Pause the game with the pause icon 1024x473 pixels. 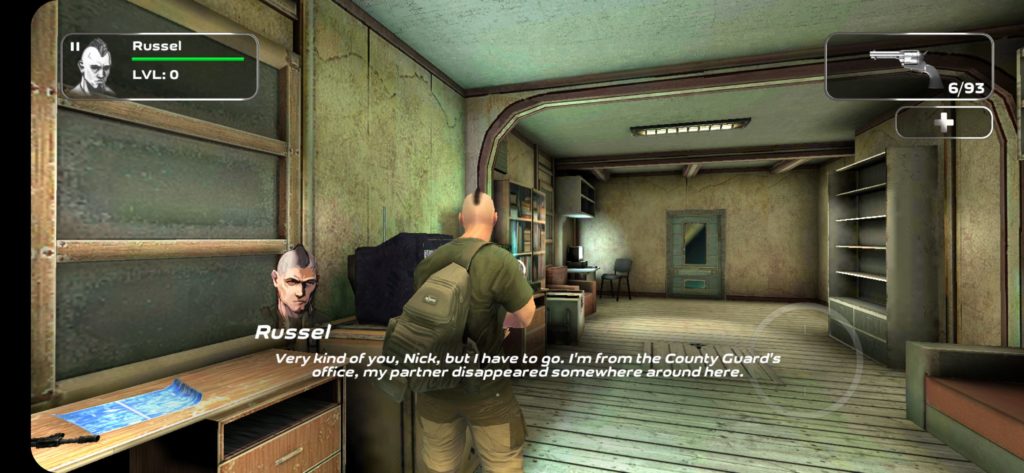click(75, 46)
